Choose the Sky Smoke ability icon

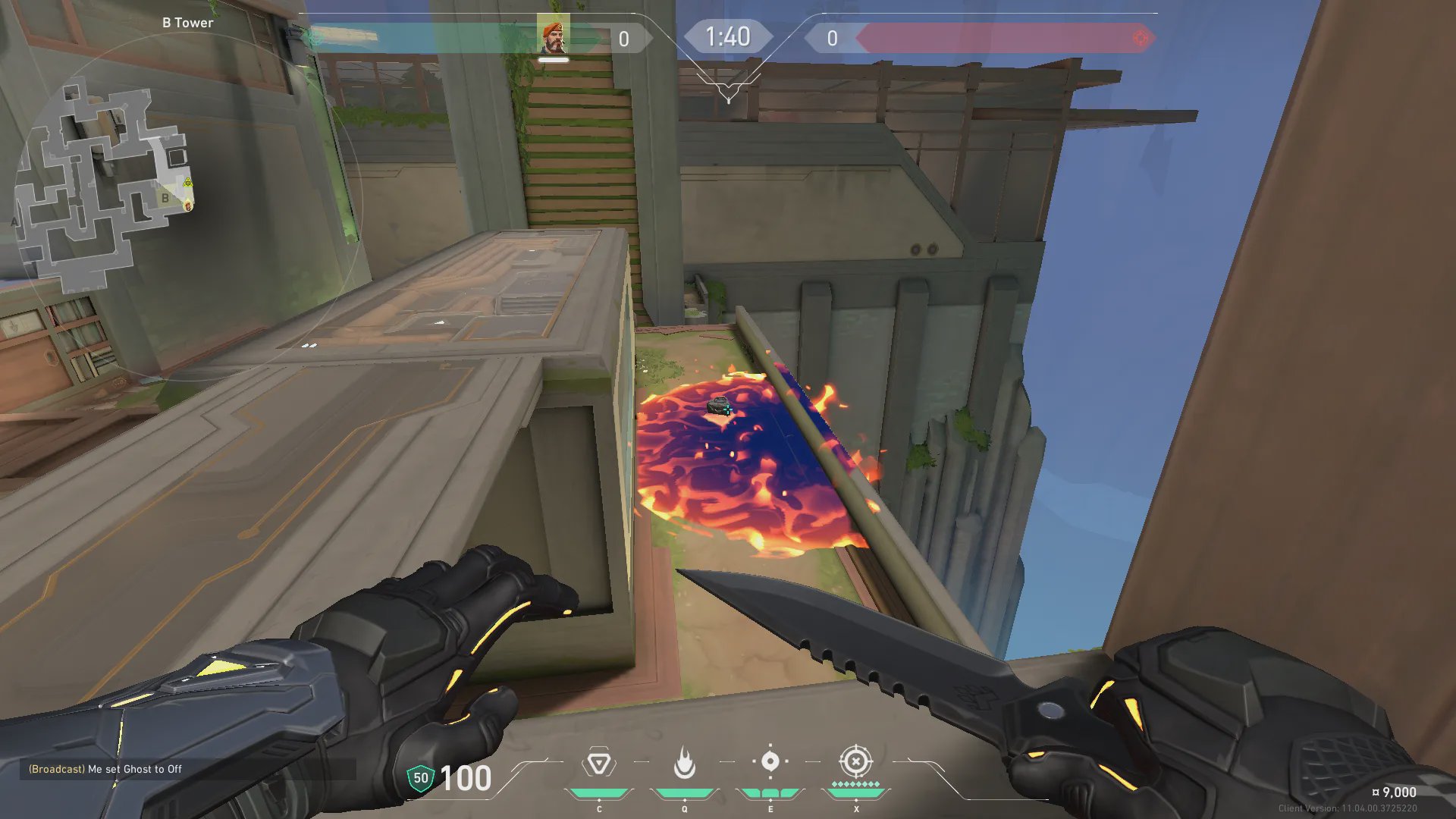770,761
